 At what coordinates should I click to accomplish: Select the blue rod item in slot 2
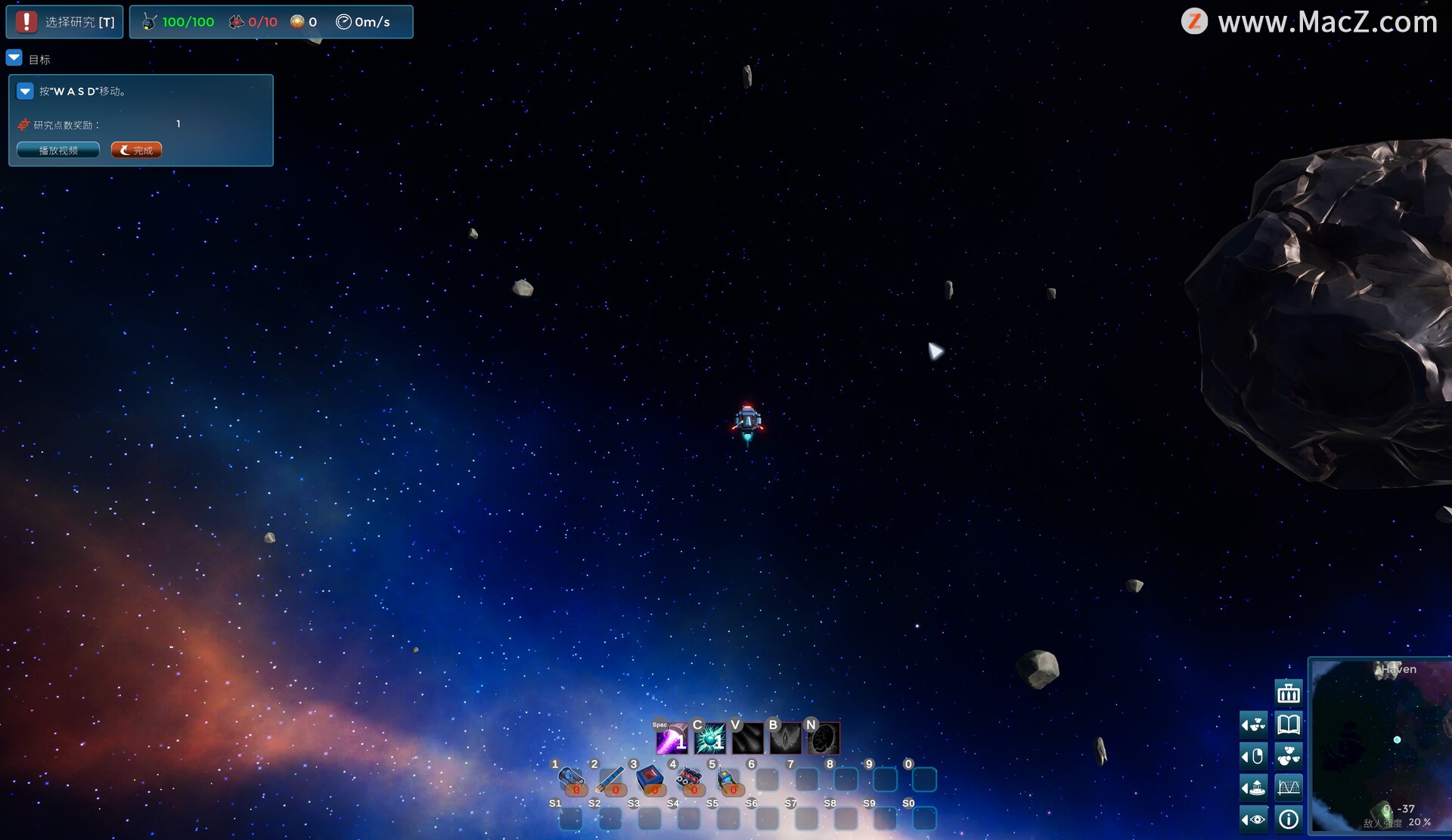click(x=610, y=780)
